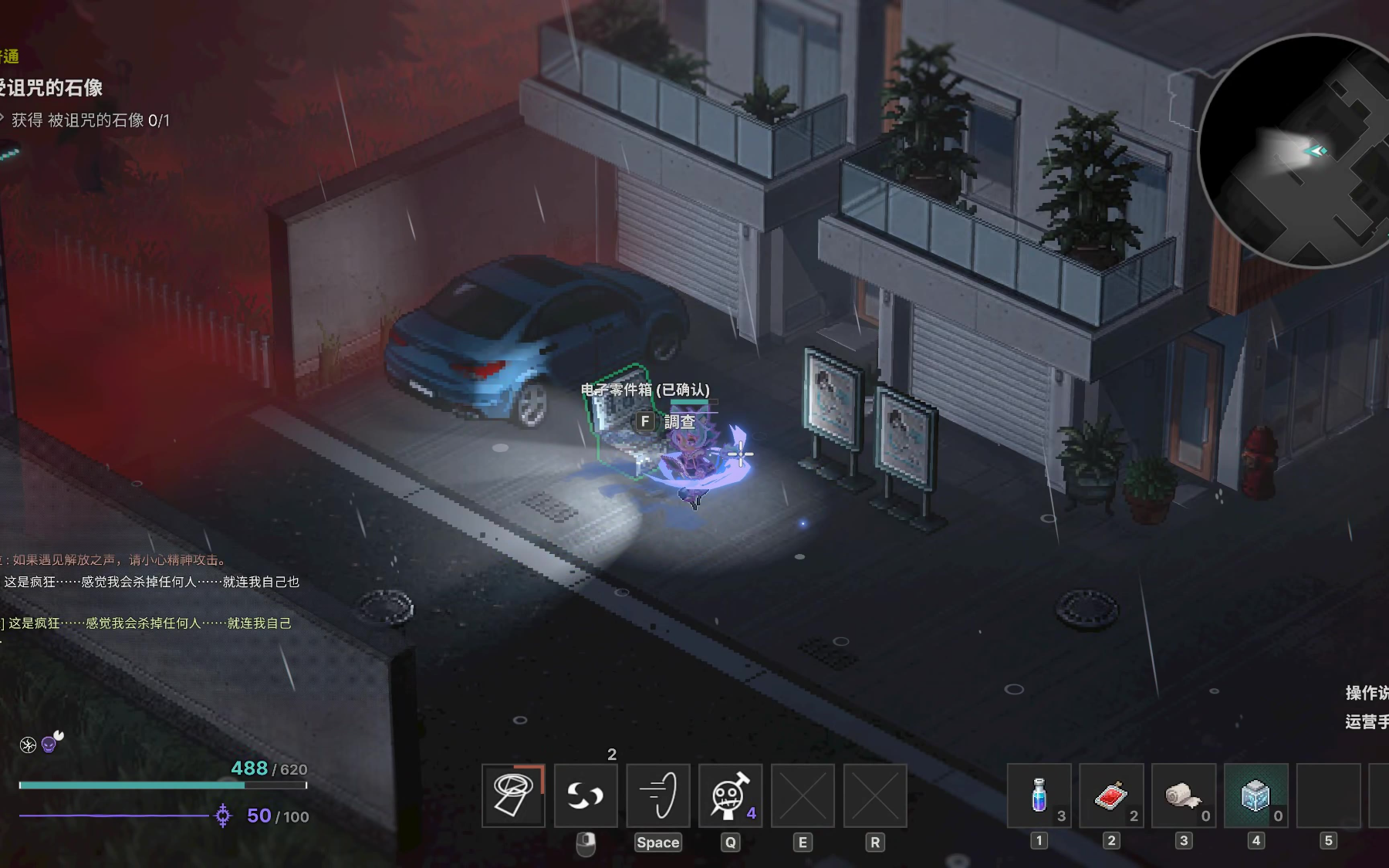Activate the swirling dodge ability icon
The height and width of the screenshot is (868, 1389).
586,795
